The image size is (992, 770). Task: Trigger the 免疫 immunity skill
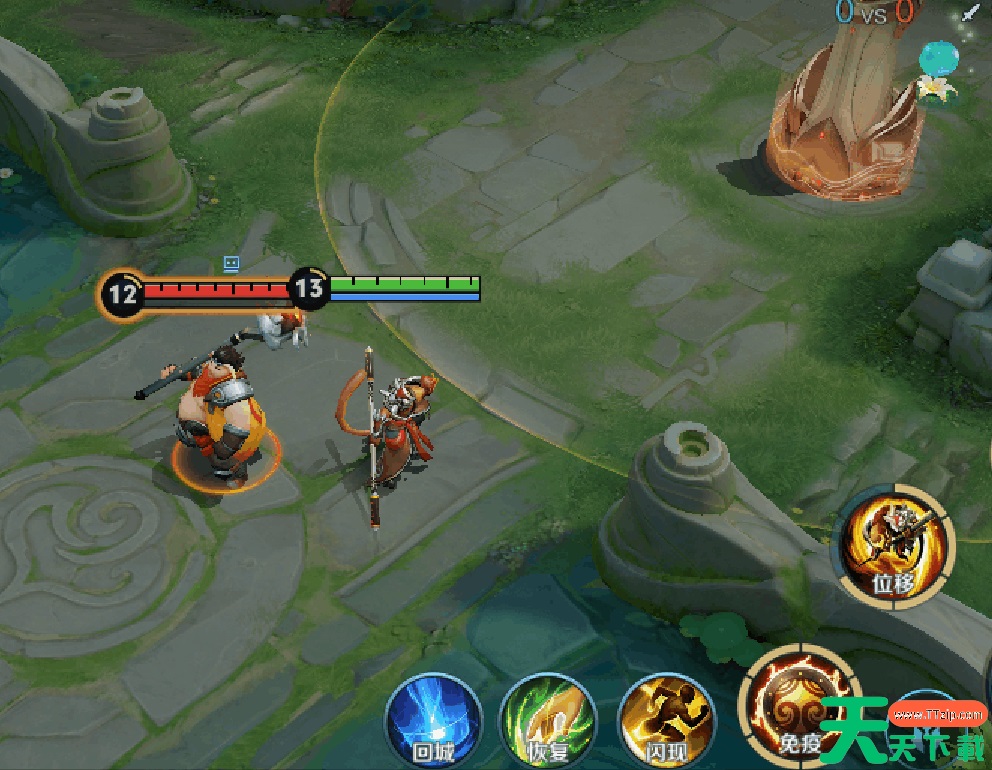(797, 705)
